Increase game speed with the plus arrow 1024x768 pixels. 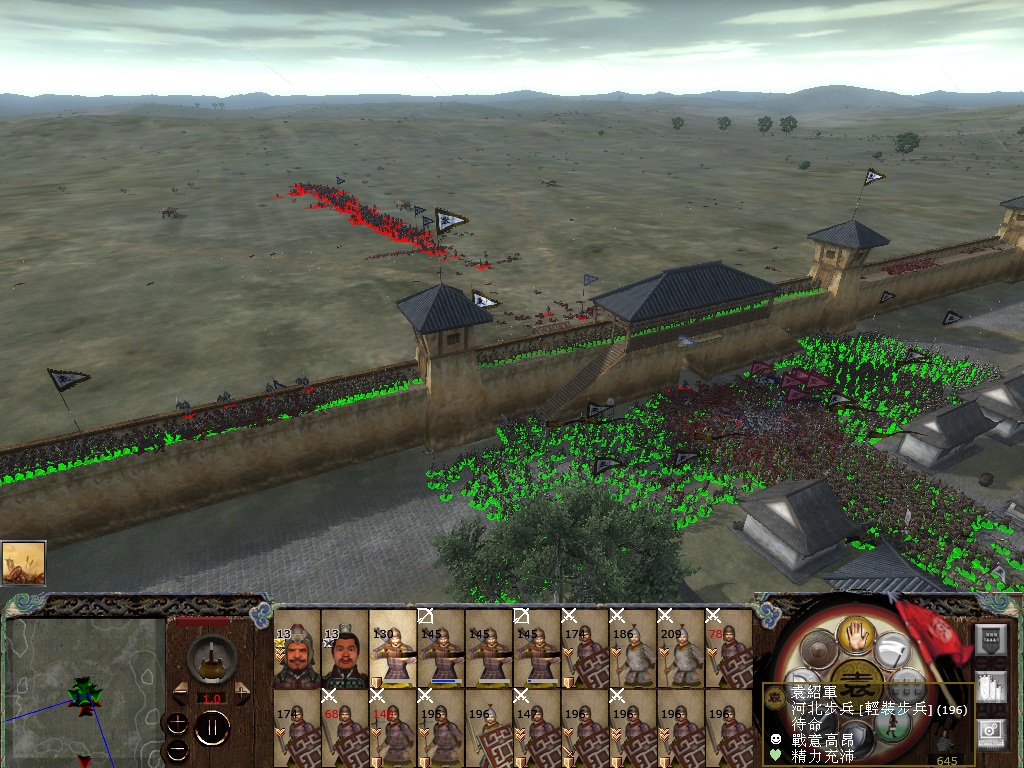coord(243,694)
